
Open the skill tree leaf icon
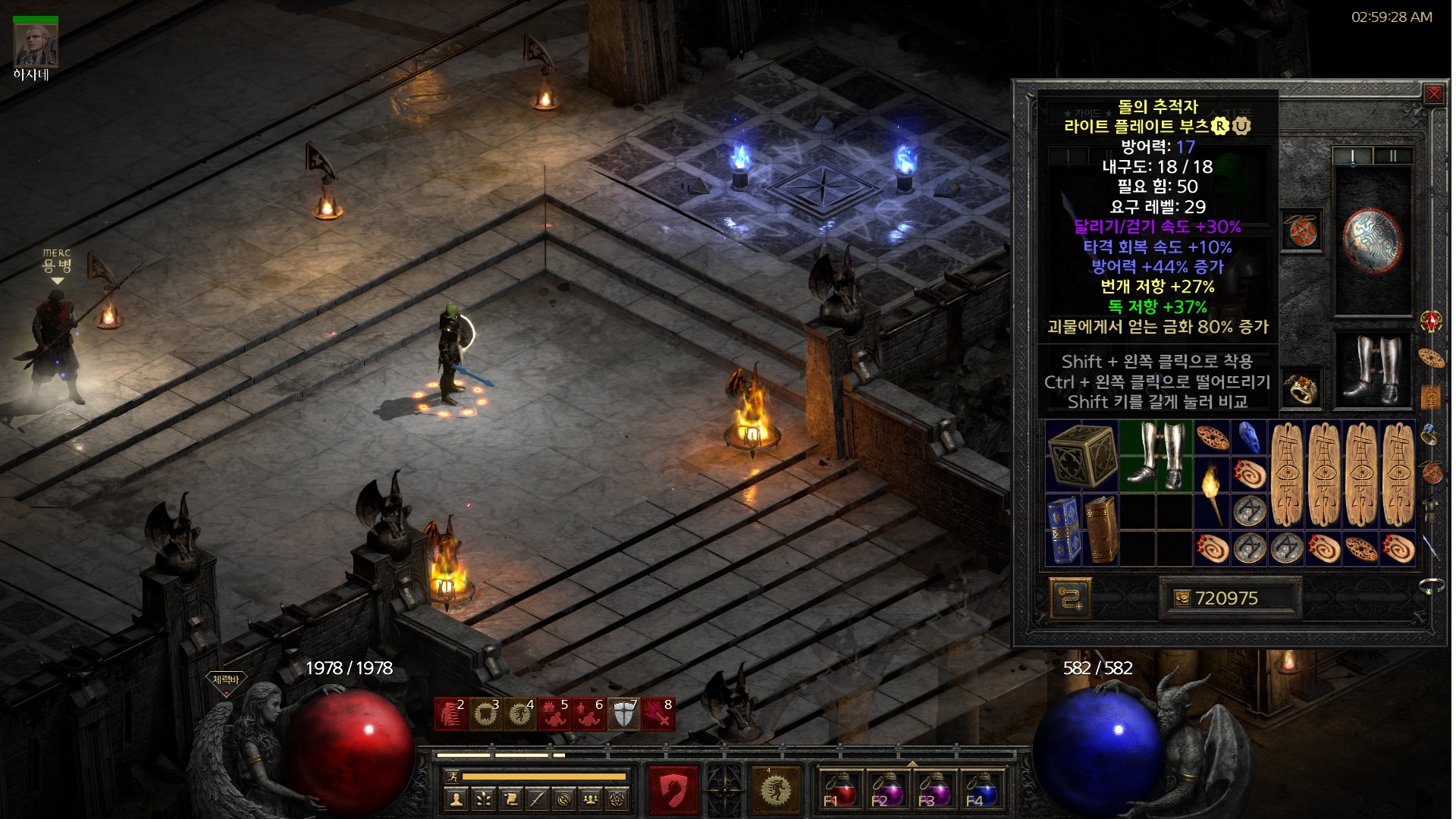click(484, 799)
